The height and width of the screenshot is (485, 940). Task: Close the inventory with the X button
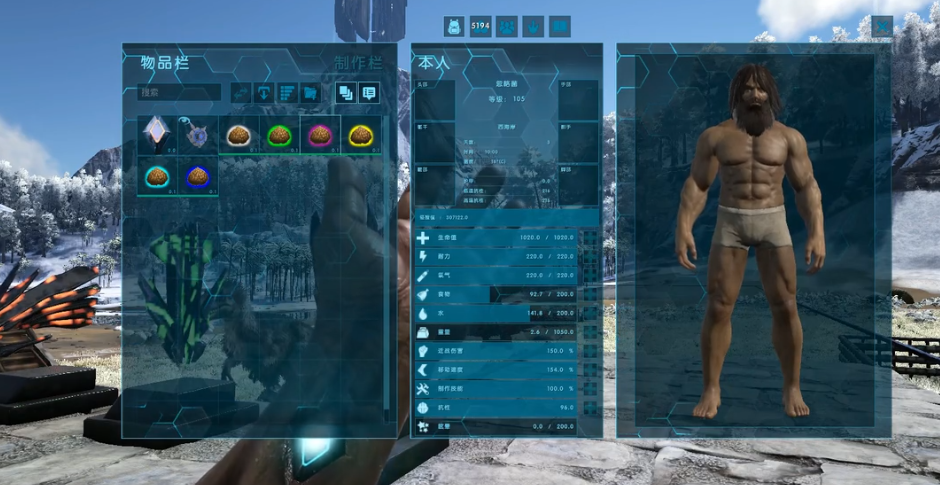pos(881,26)
